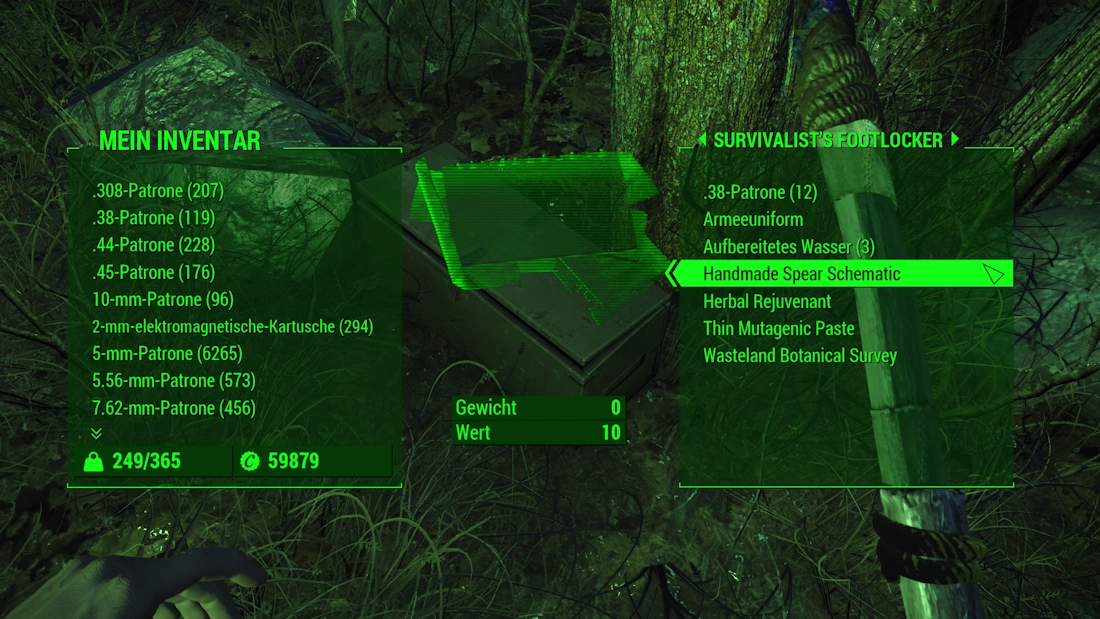The image size is (1100, 619).
Task: Click the right arrow beside Survivalist's Footlocker
Action: coord(955,139)
